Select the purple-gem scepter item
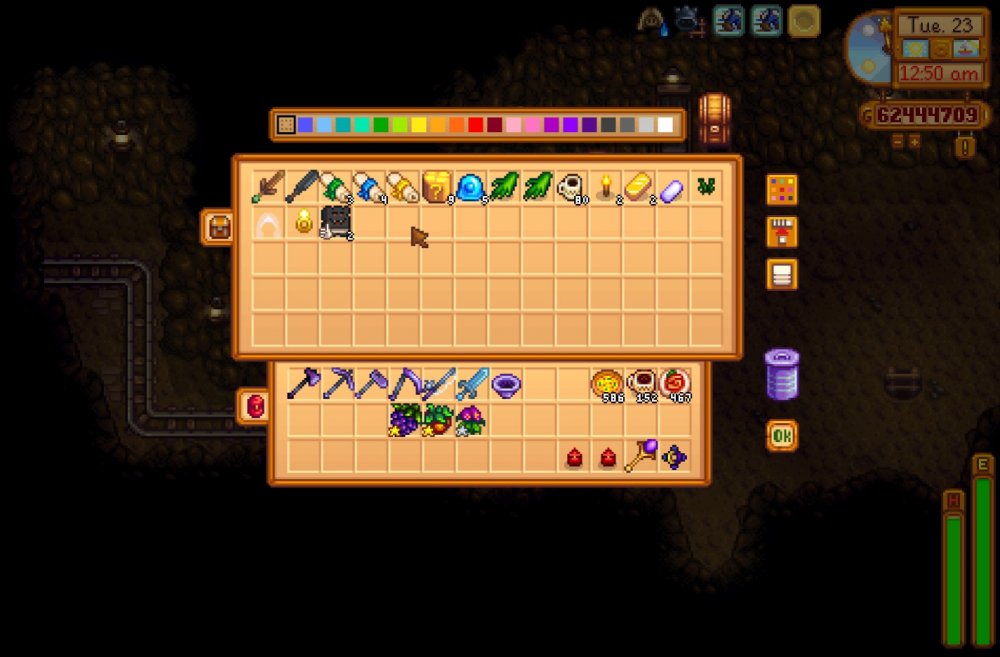The image size is (1000, 657). tap(640, 456)
